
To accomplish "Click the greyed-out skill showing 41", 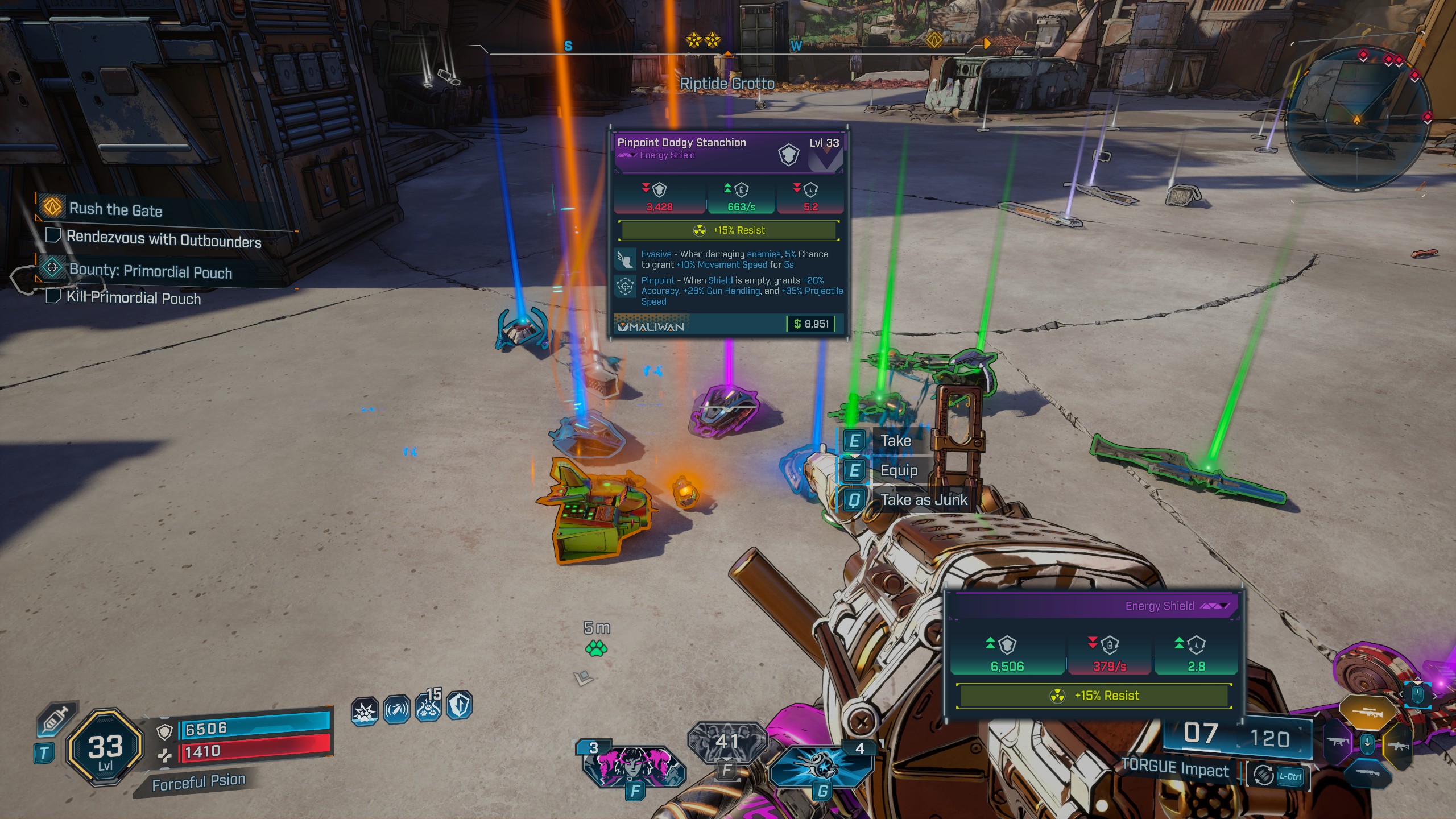I will [726, 741].
